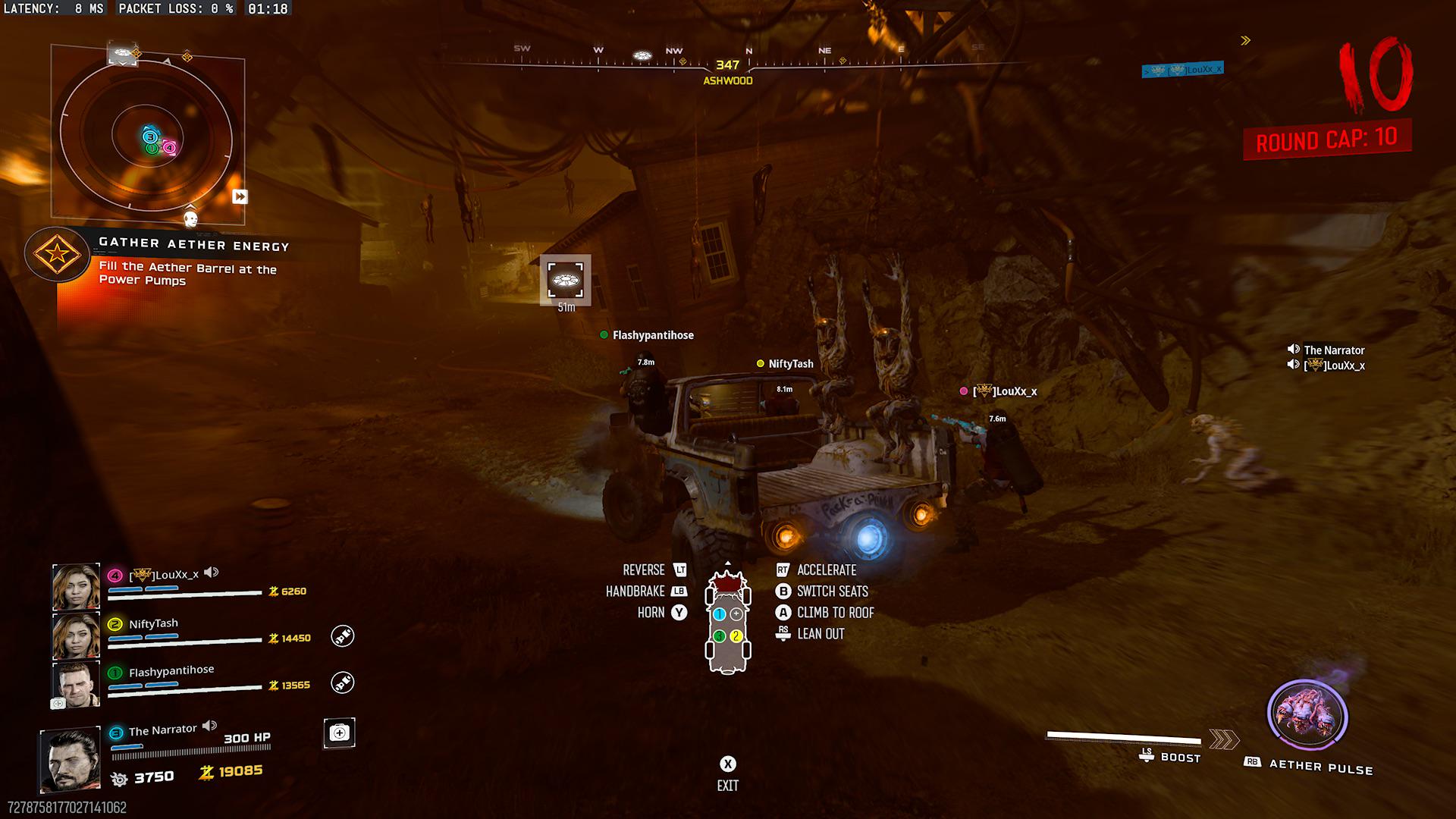1456x819 pixels.
Task: Click the skull icon below the minimap
Action: point(191,219)
